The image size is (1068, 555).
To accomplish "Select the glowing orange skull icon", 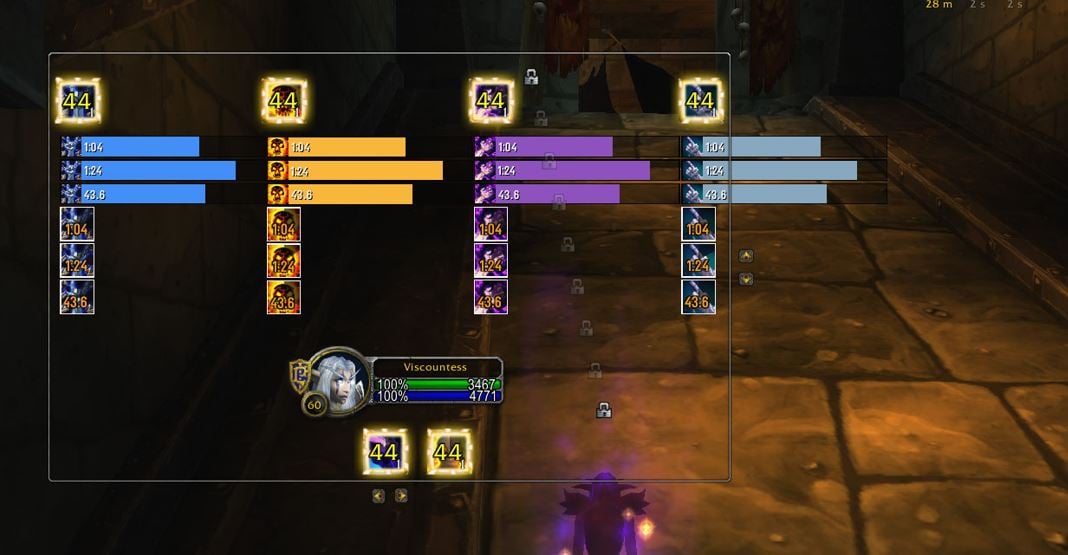I will tap(283, 100).
